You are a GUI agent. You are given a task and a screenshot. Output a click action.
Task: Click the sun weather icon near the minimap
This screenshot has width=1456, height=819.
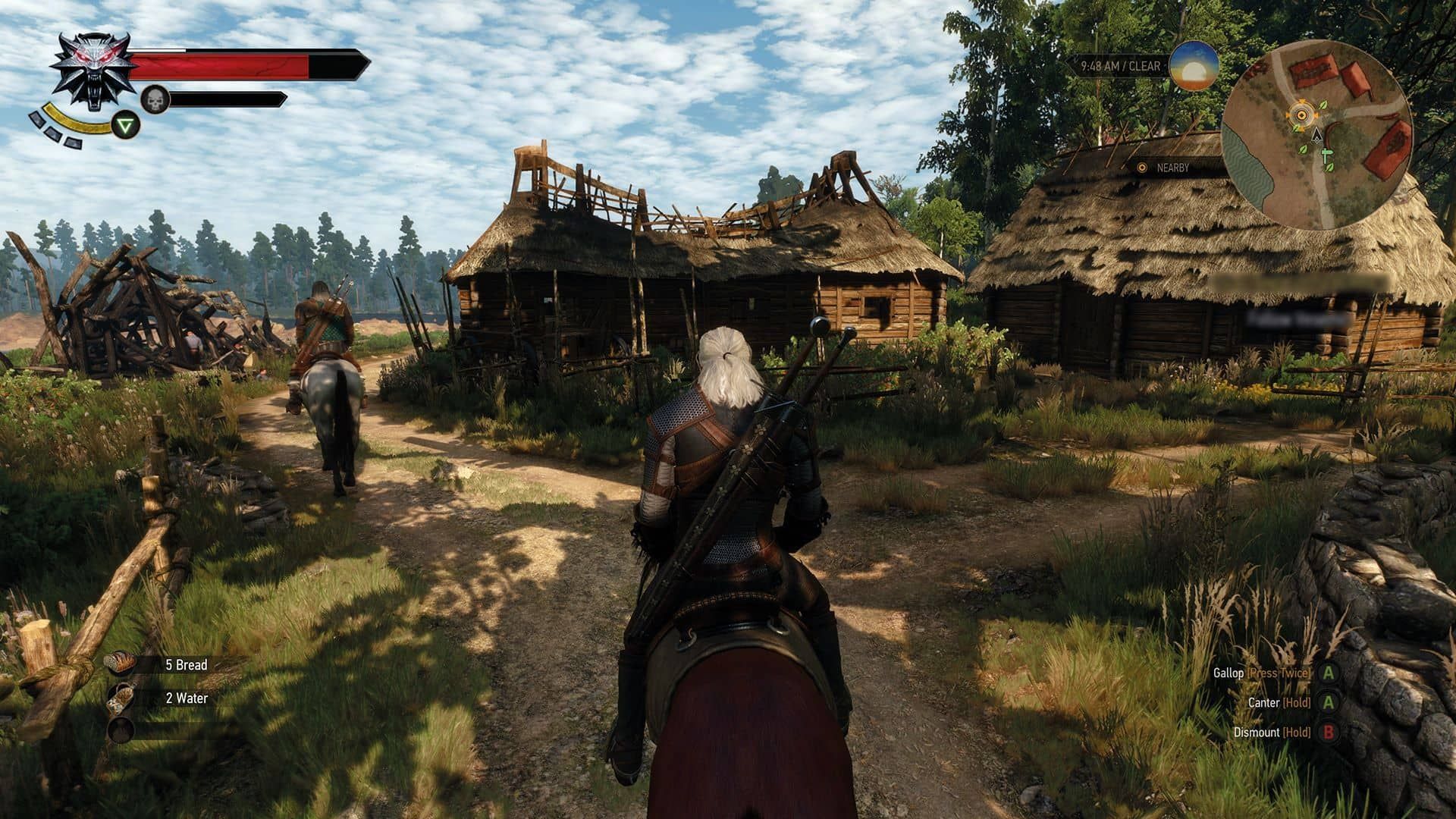[1191, 68]
